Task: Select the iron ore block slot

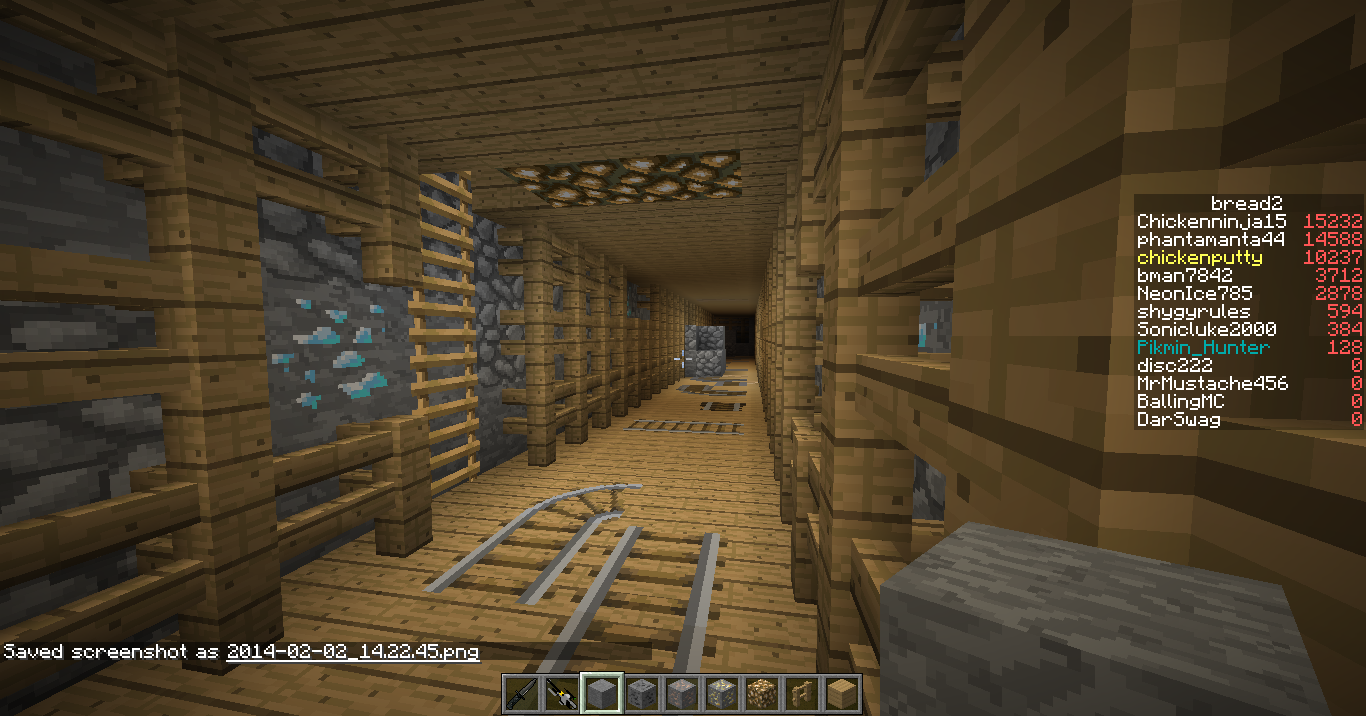Action: 682,693
